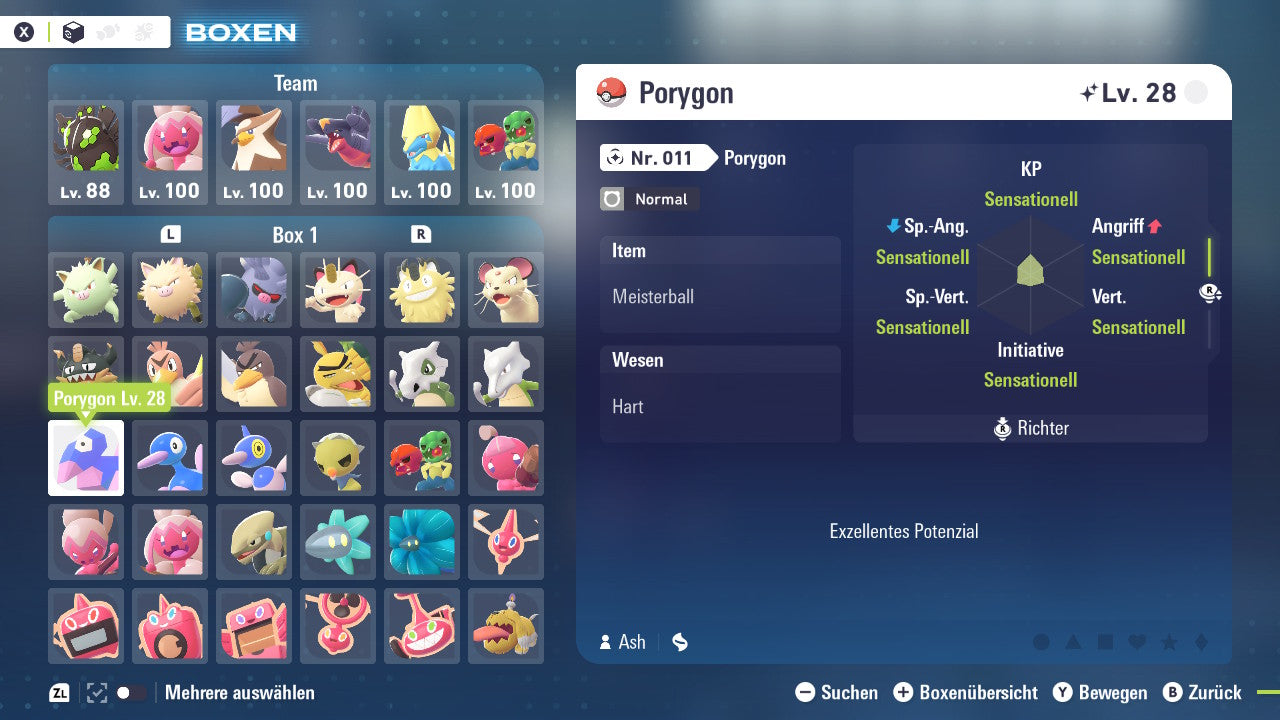Select the Box 1 header tab

(295, 235)
